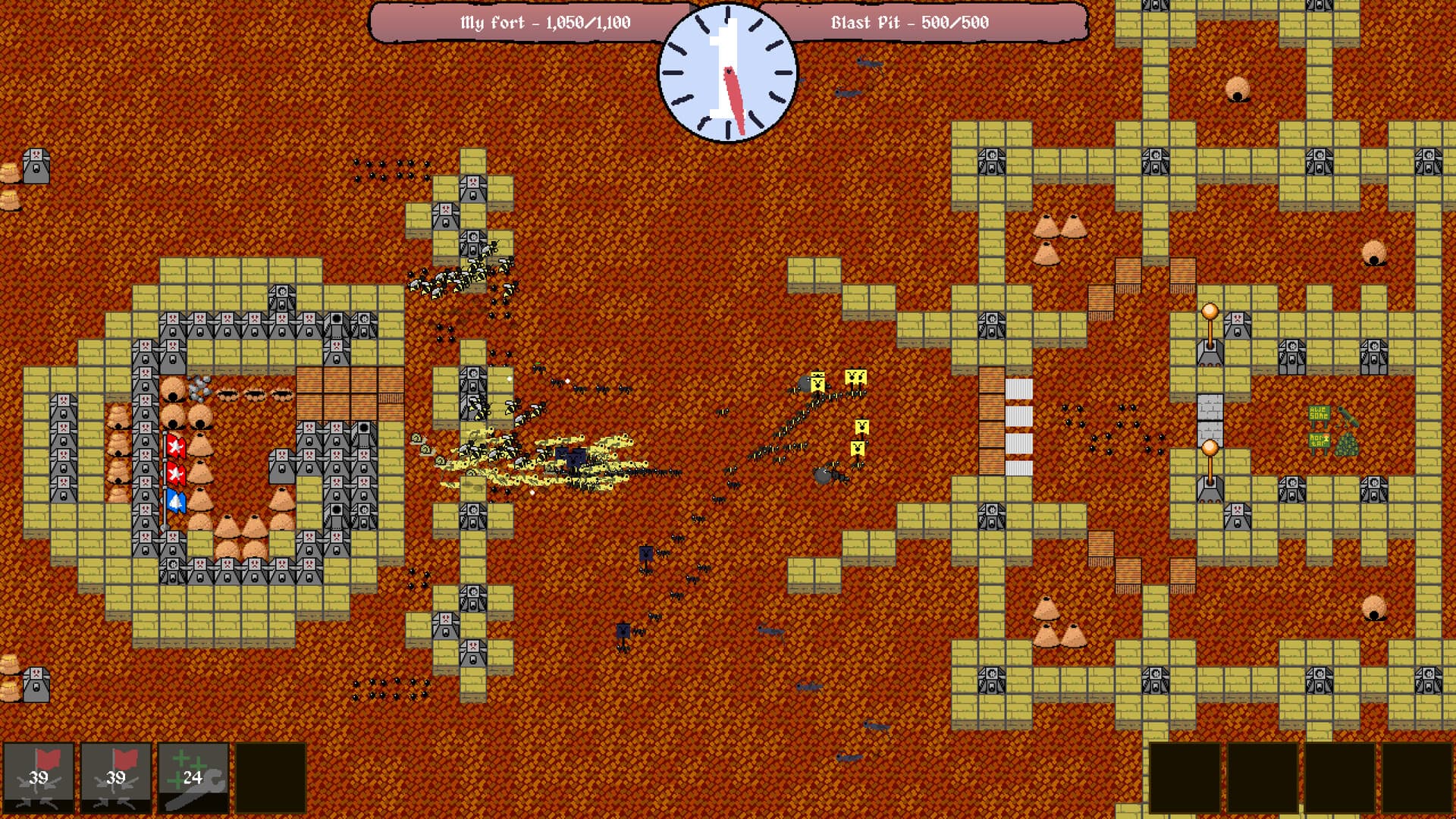Click the AWESOME sign on the right battlefield
This screenshot has height=819, width=1456.
pos(1319,413)
